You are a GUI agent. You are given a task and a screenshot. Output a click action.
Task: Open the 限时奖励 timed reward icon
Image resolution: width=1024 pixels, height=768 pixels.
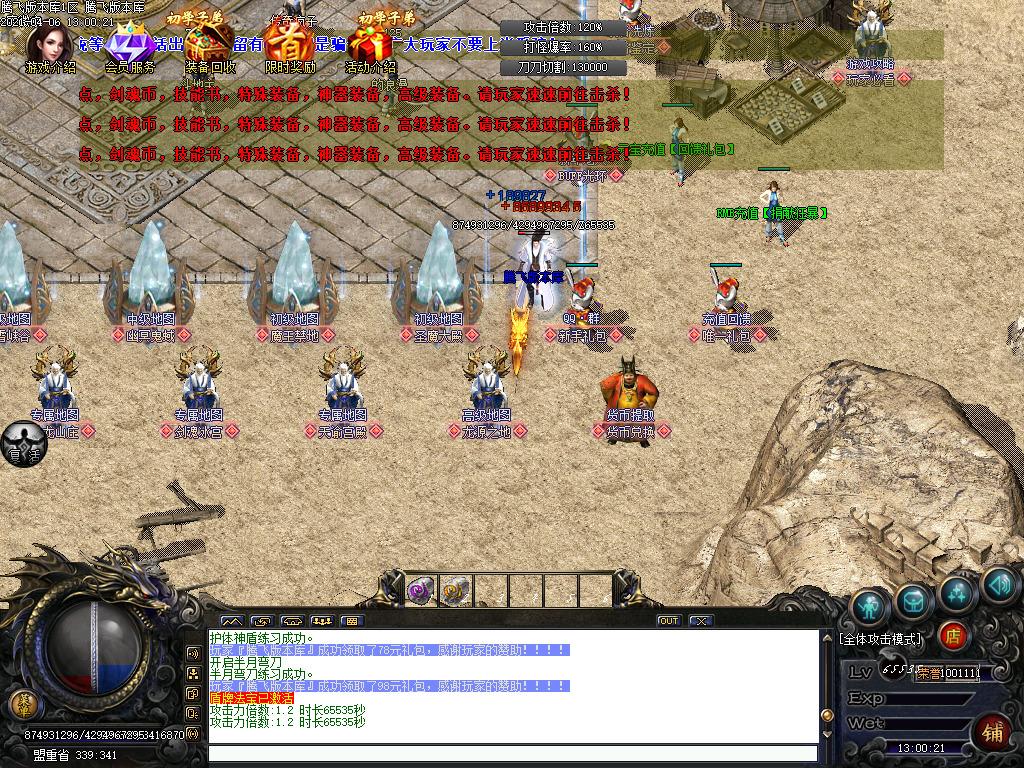(x=289, y=46)
